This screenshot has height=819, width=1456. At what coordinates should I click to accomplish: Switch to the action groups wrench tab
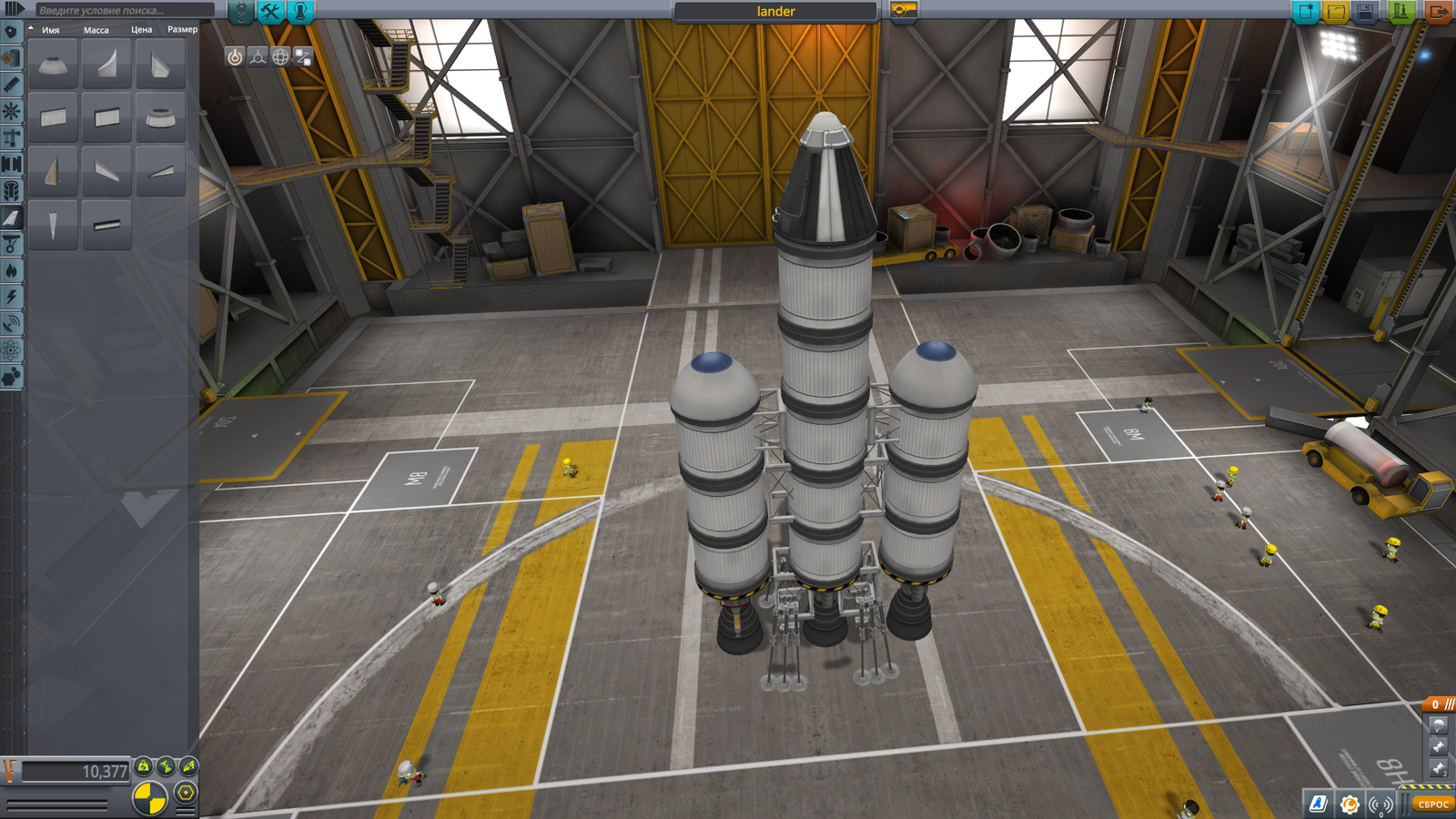click(270, 11)
